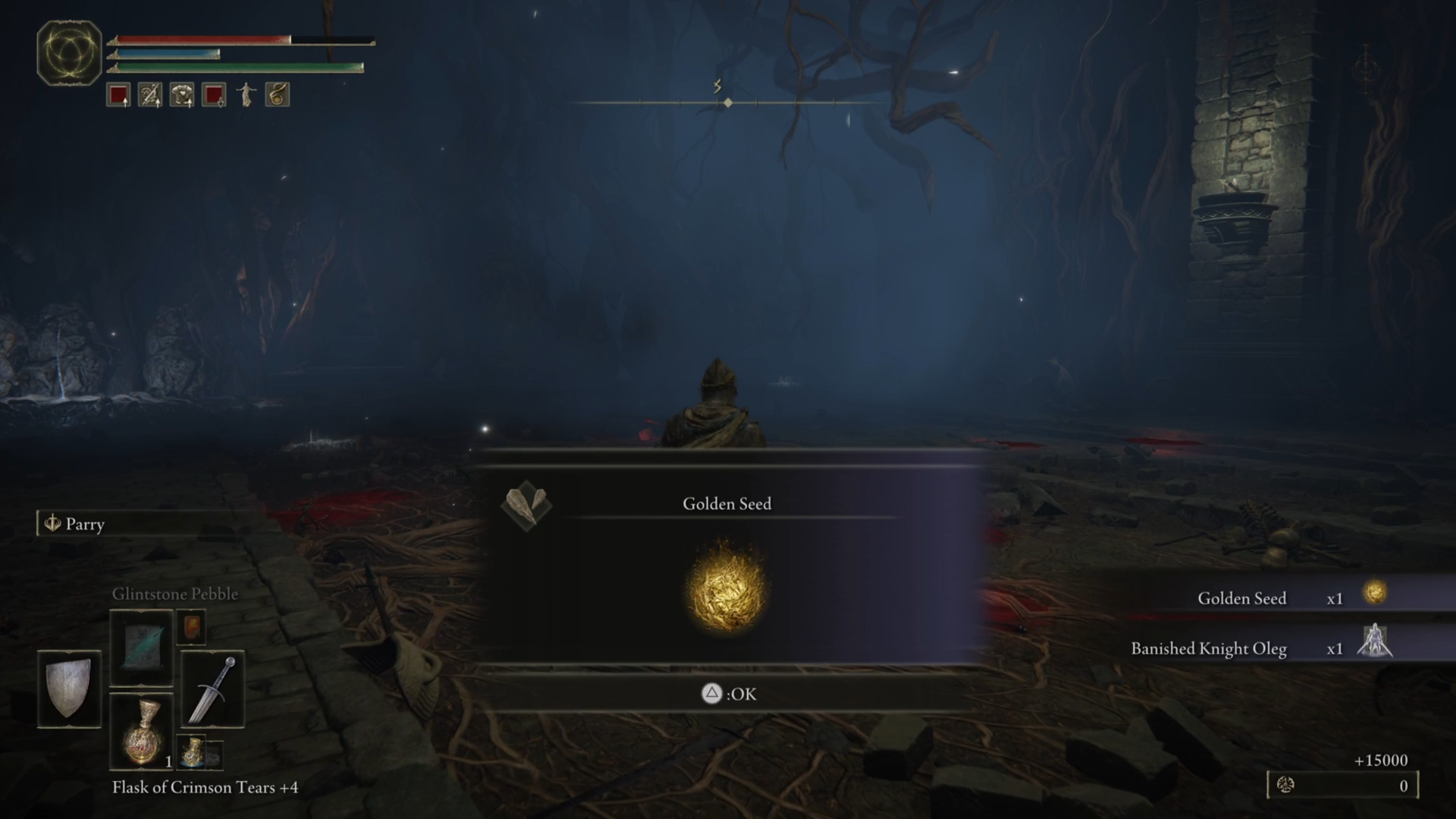Click the Erdtree emblem above the status bars
The image size is (1456, 819).
[70, 50]
